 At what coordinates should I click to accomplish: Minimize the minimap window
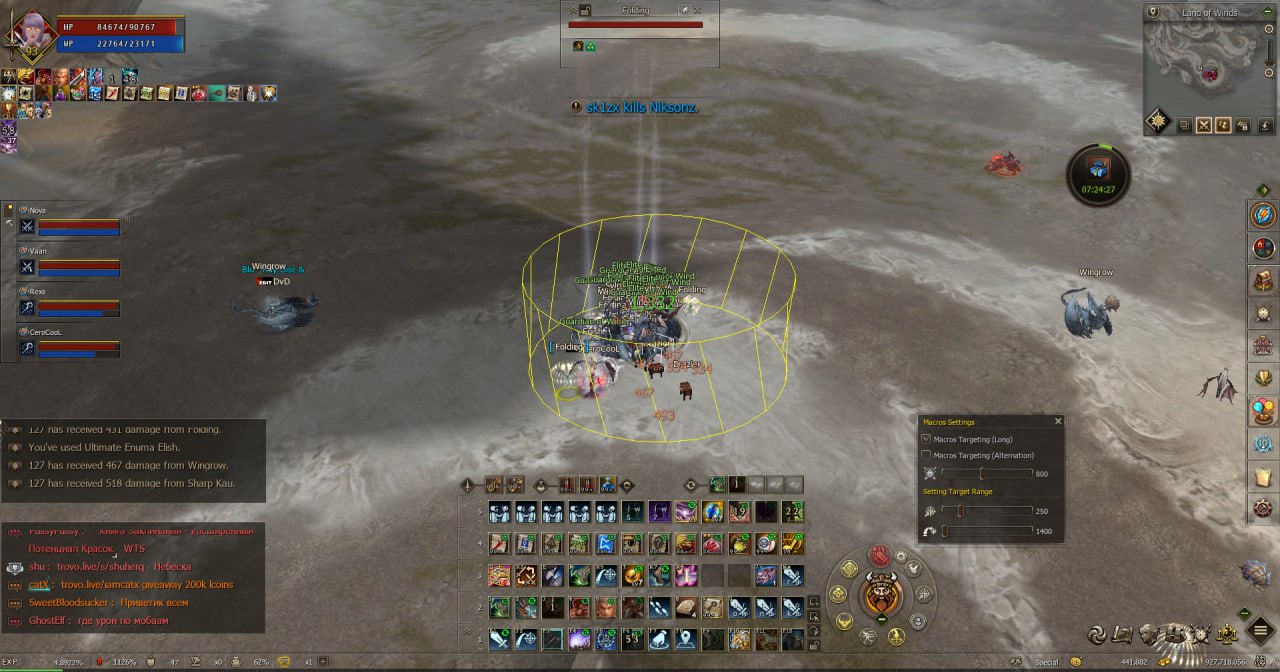point(1265,13)
